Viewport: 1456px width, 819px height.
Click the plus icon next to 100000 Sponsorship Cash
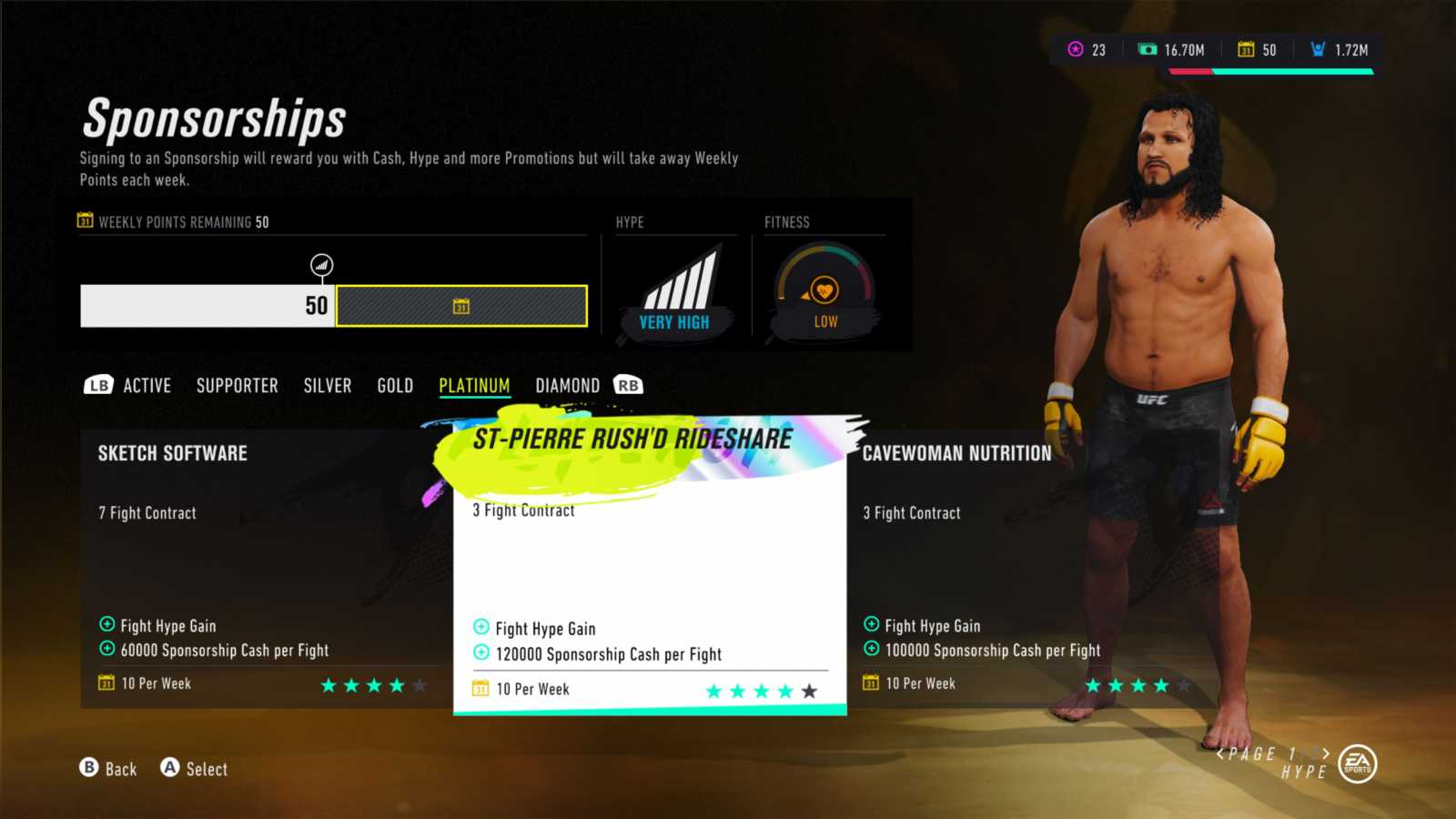coord(870,650)
